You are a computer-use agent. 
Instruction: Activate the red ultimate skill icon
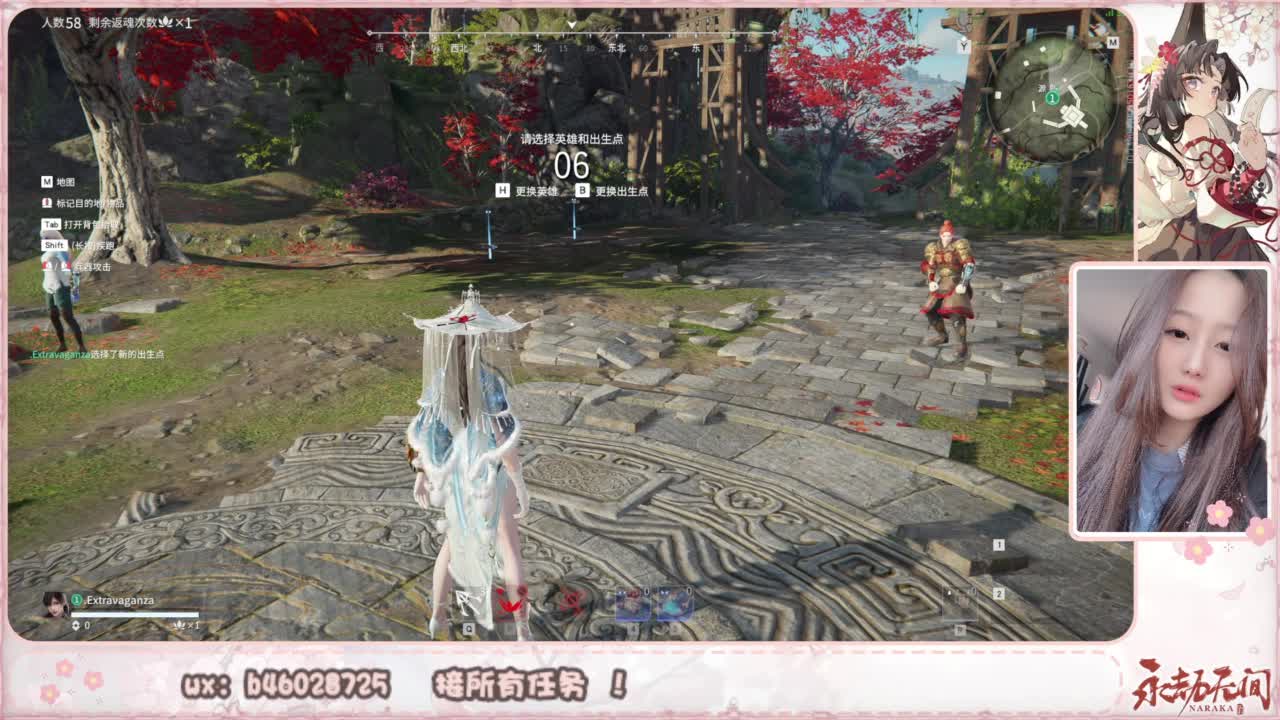(570, 602)
